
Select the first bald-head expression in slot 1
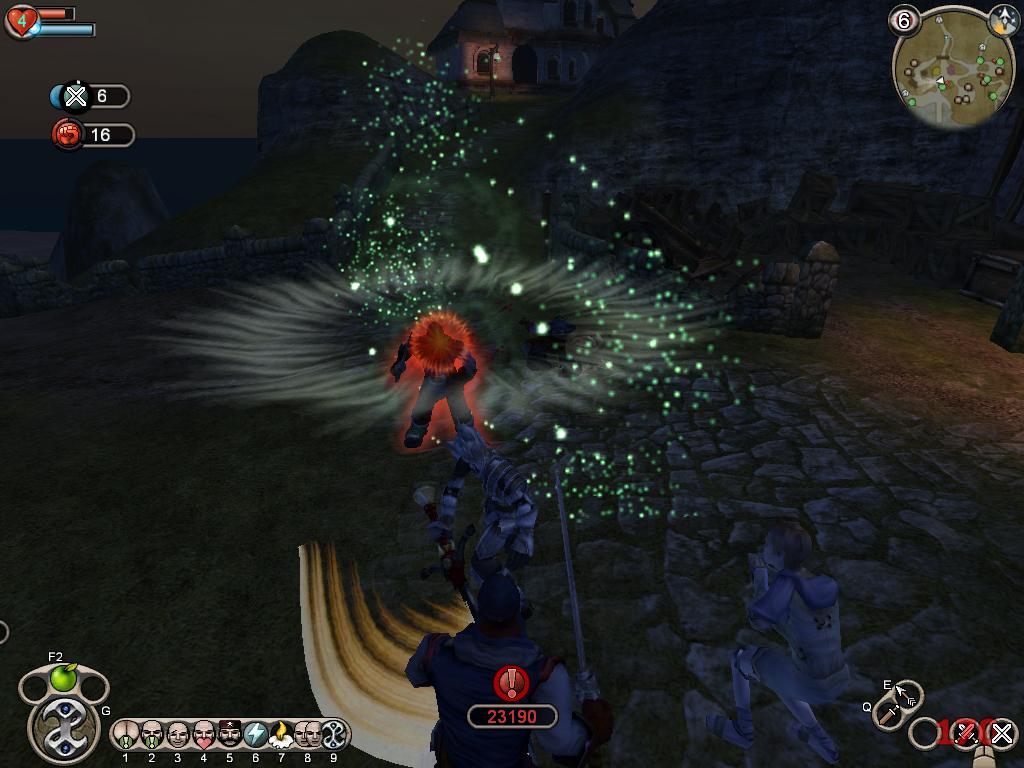coord(126,735)
